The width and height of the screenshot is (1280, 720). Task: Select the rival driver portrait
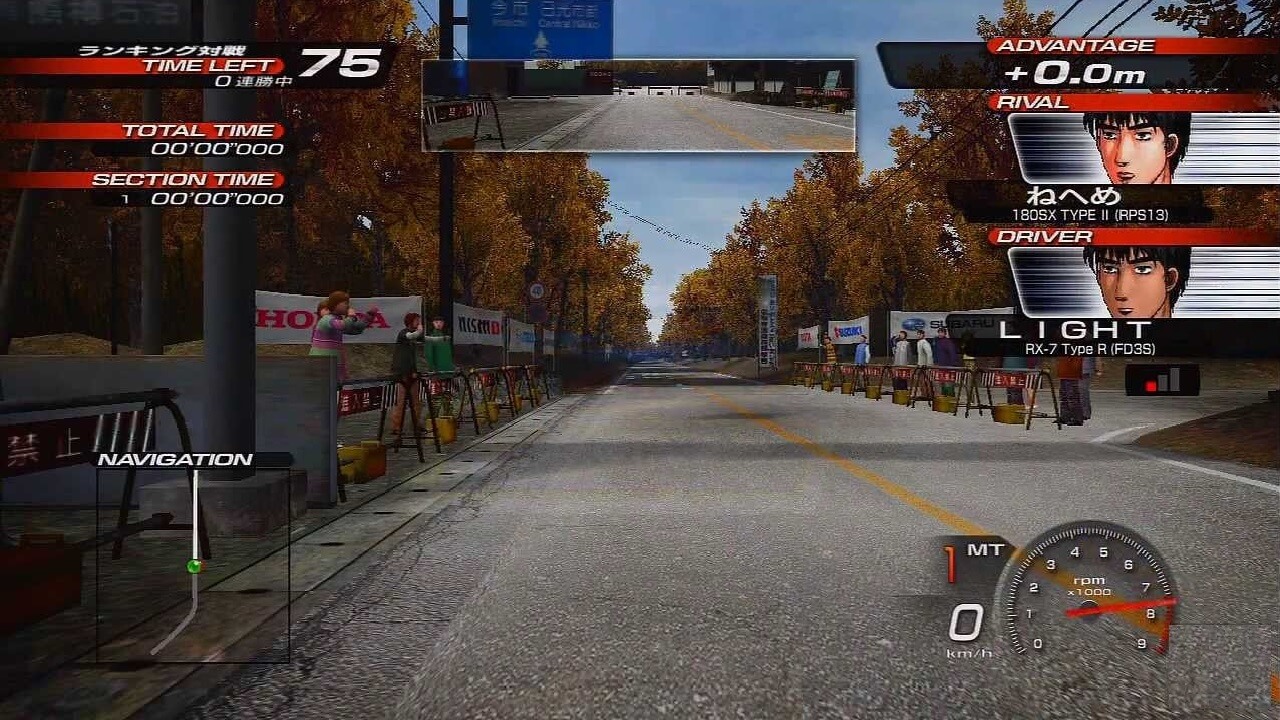tap(1137, 147)
